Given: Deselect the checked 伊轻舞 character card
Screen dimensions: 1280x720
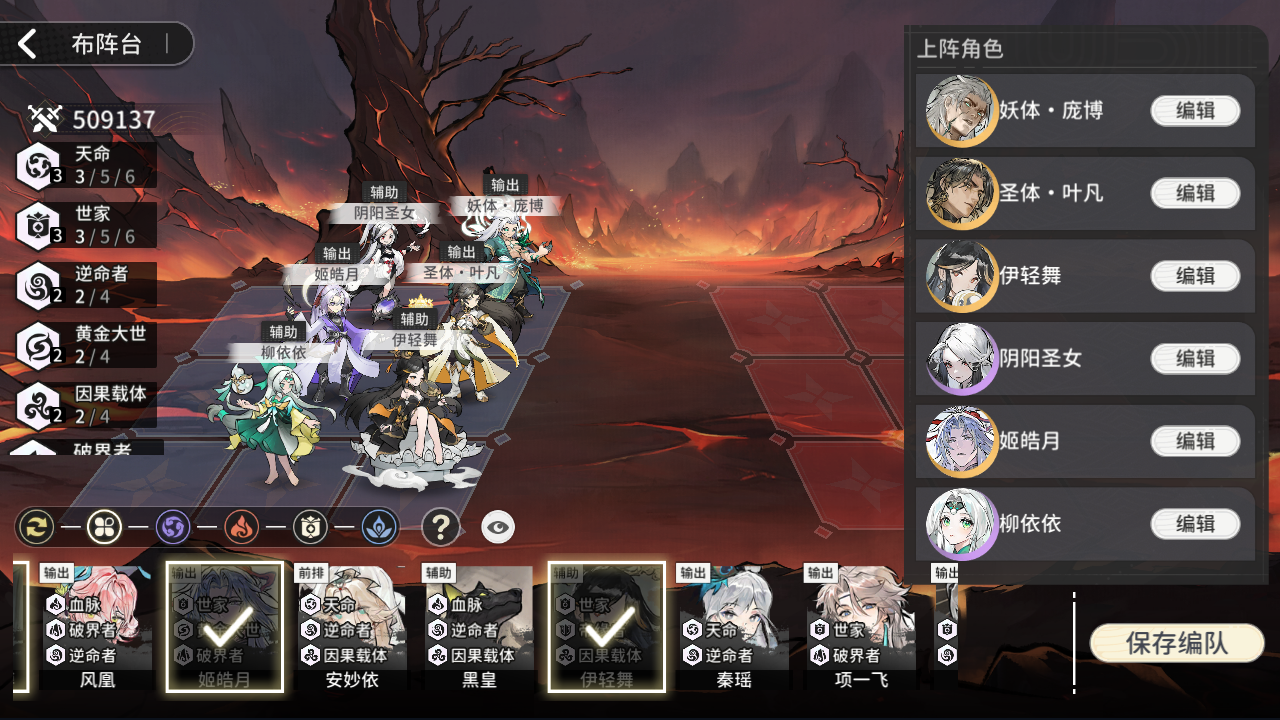Looking at the screenshot, I should point(606,627).
